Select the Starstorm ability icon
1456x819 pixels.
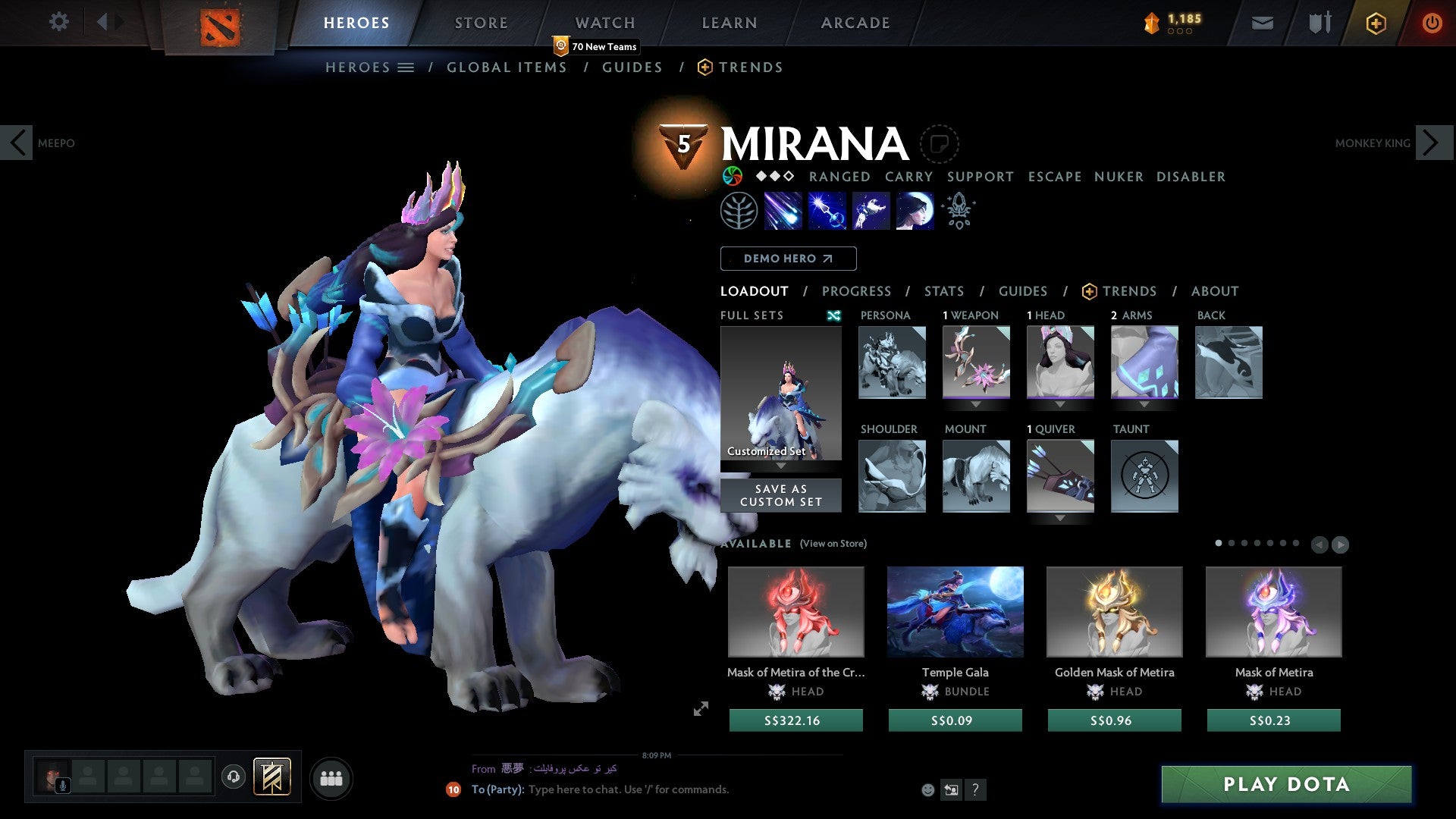click(x=782, y=211)
